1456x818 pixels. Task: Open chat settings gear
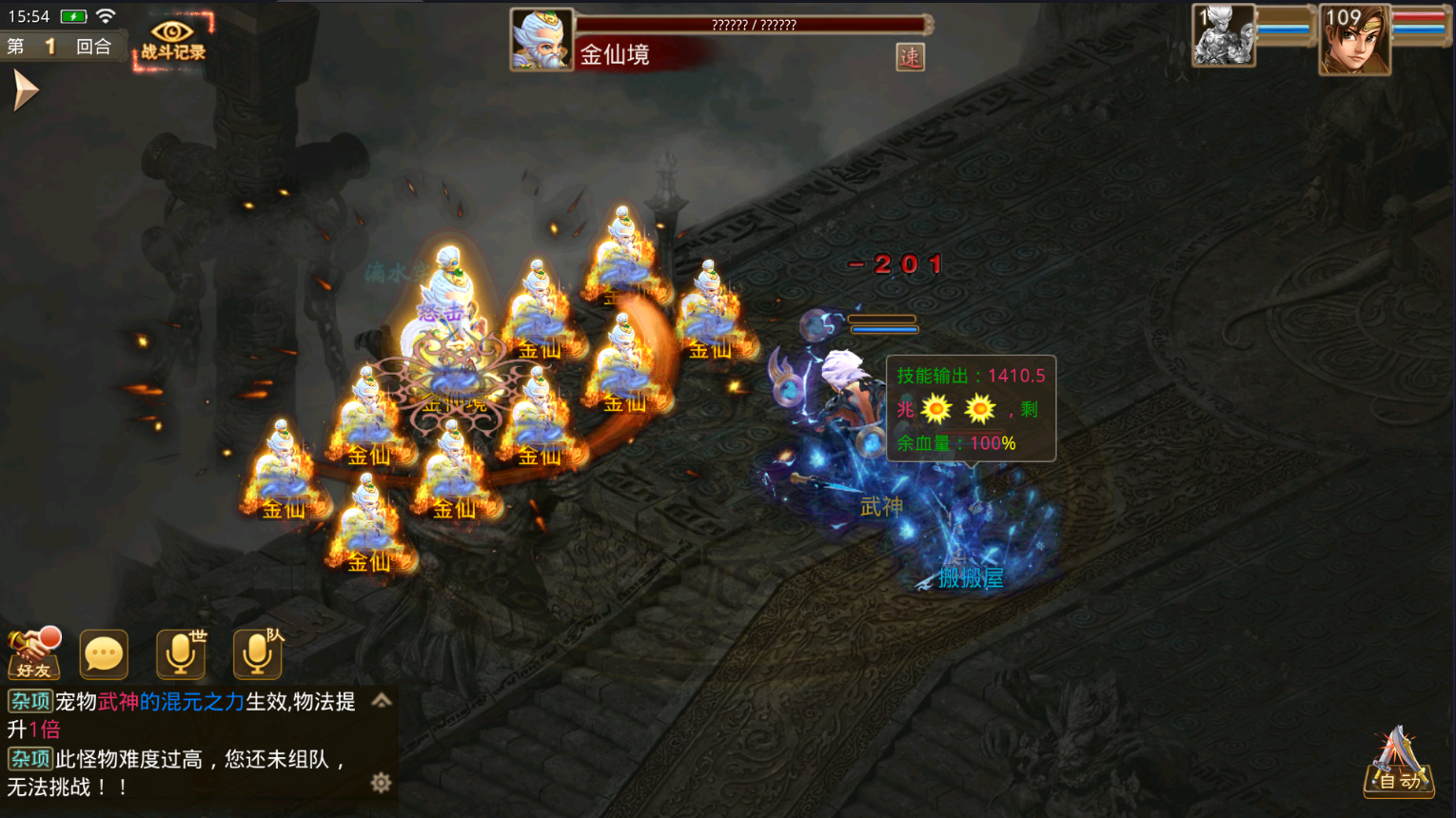coord(381,783)
